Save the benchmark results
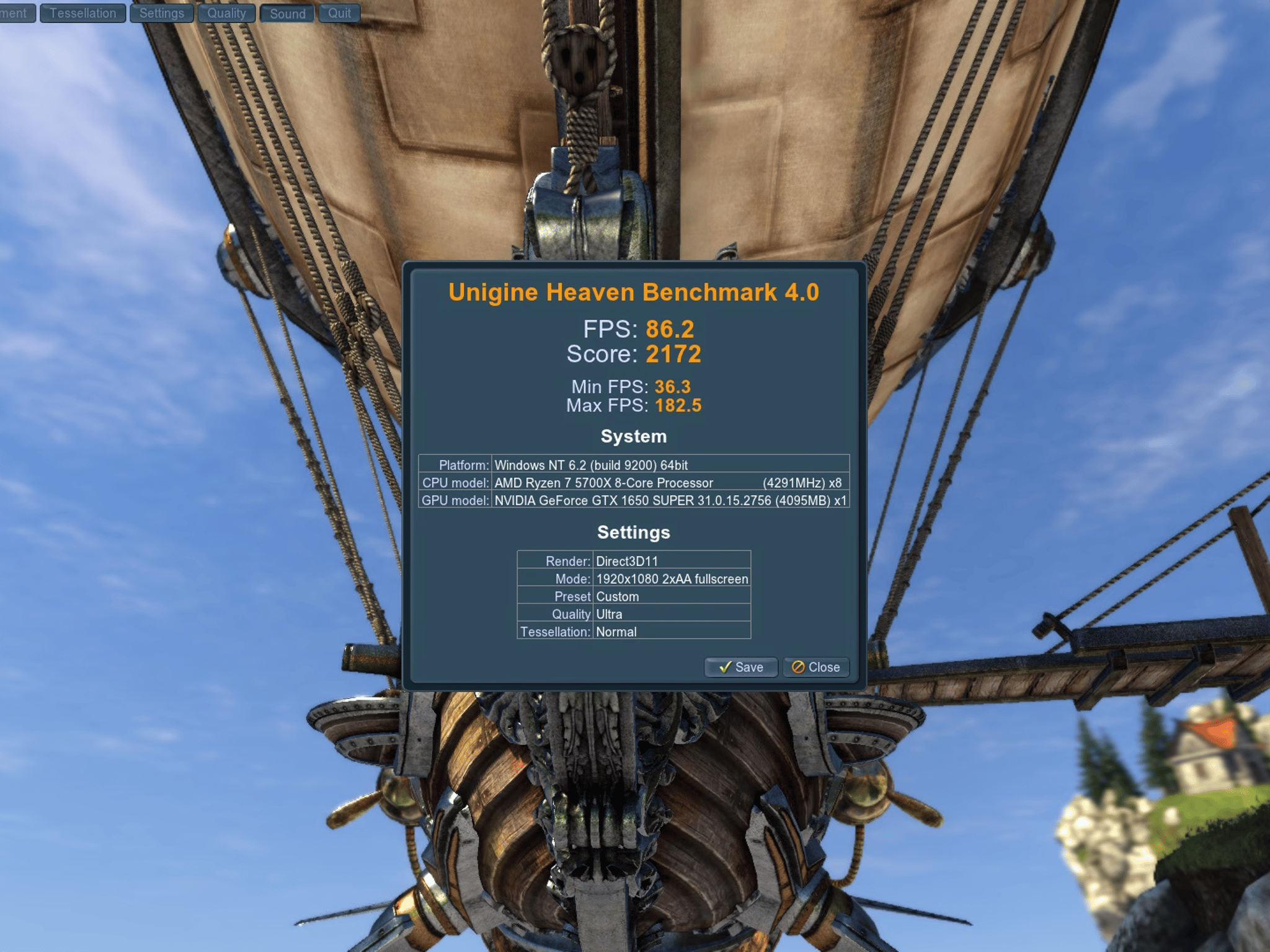Viewport: 1270px width, 952px height. tap(742, 668)
